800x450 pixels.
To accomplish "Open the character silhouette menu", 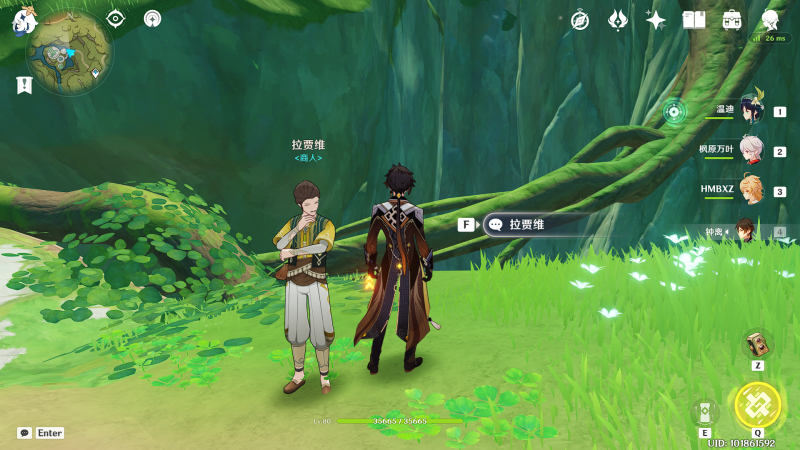I will tap(770, 20).
